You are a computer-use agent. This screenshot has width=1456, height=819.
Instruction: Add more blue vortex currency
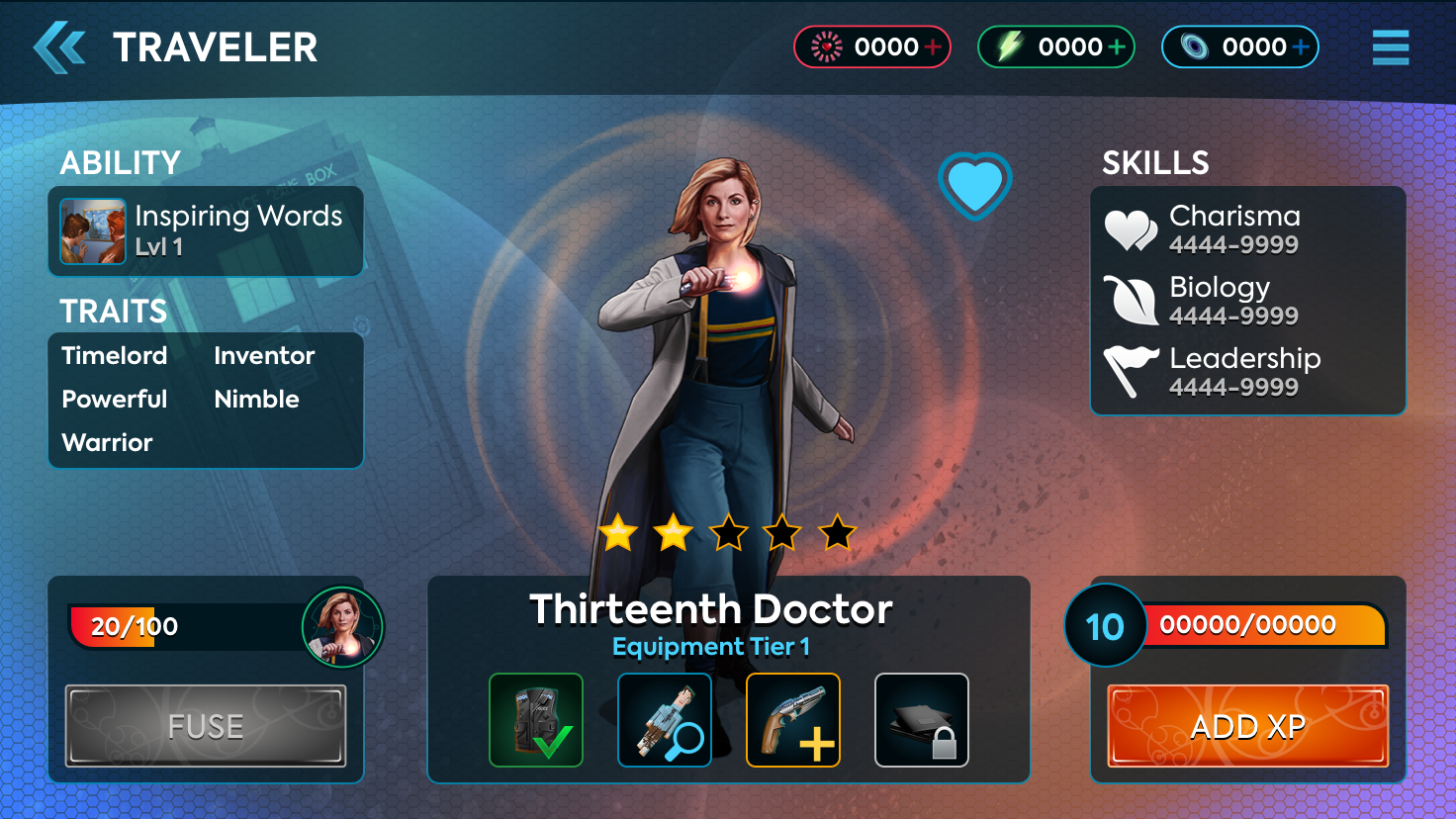(x=1301, y=46)
